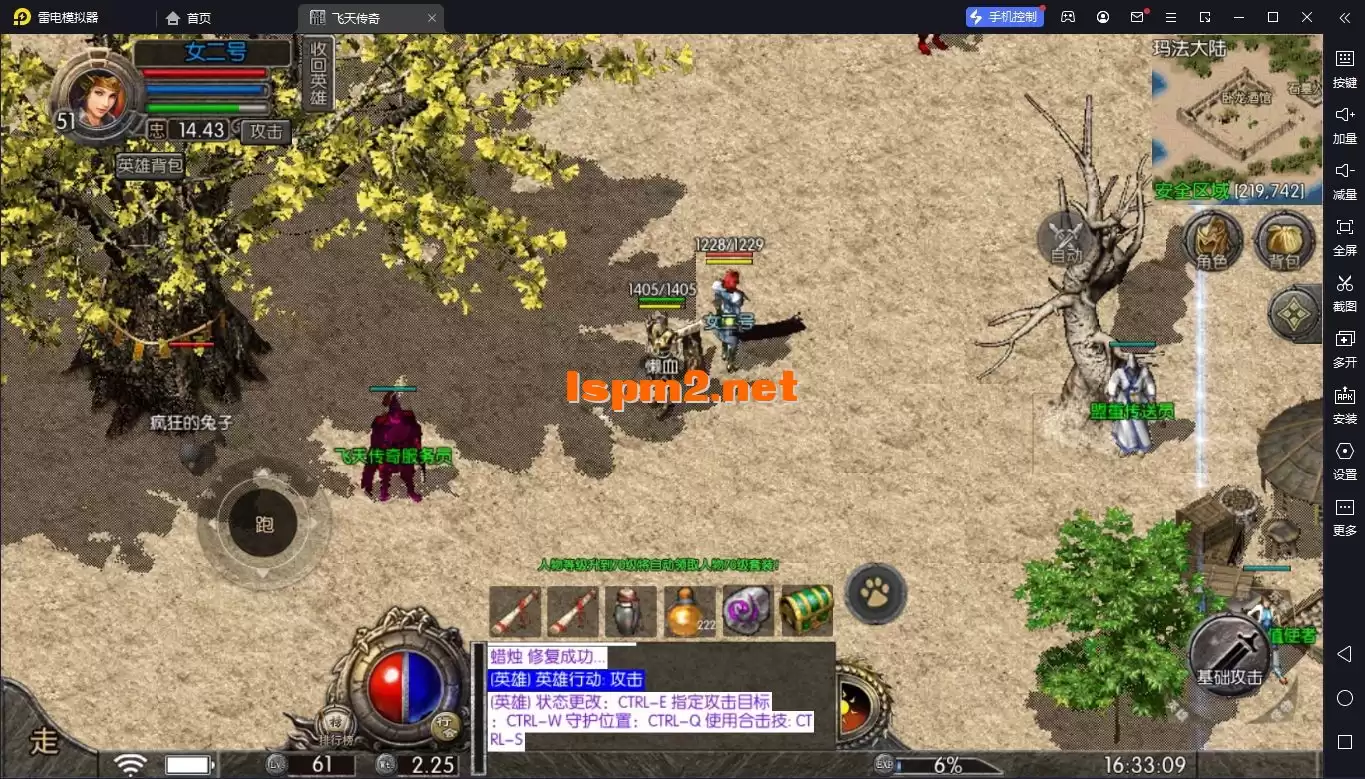Open the 排行榜 ranking board
This screenshot has height=779, width=1365.
335,728
